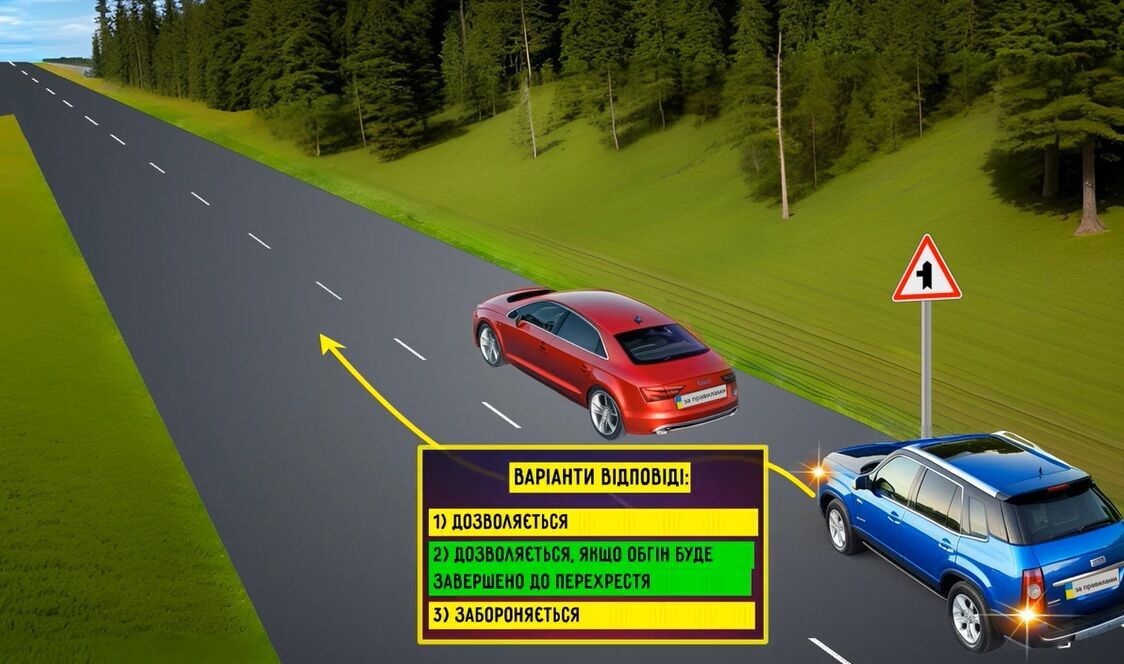Viewport: 1124px width, 664px height.
Task: Choose the green answer option 2
Action: coord(593,568)
